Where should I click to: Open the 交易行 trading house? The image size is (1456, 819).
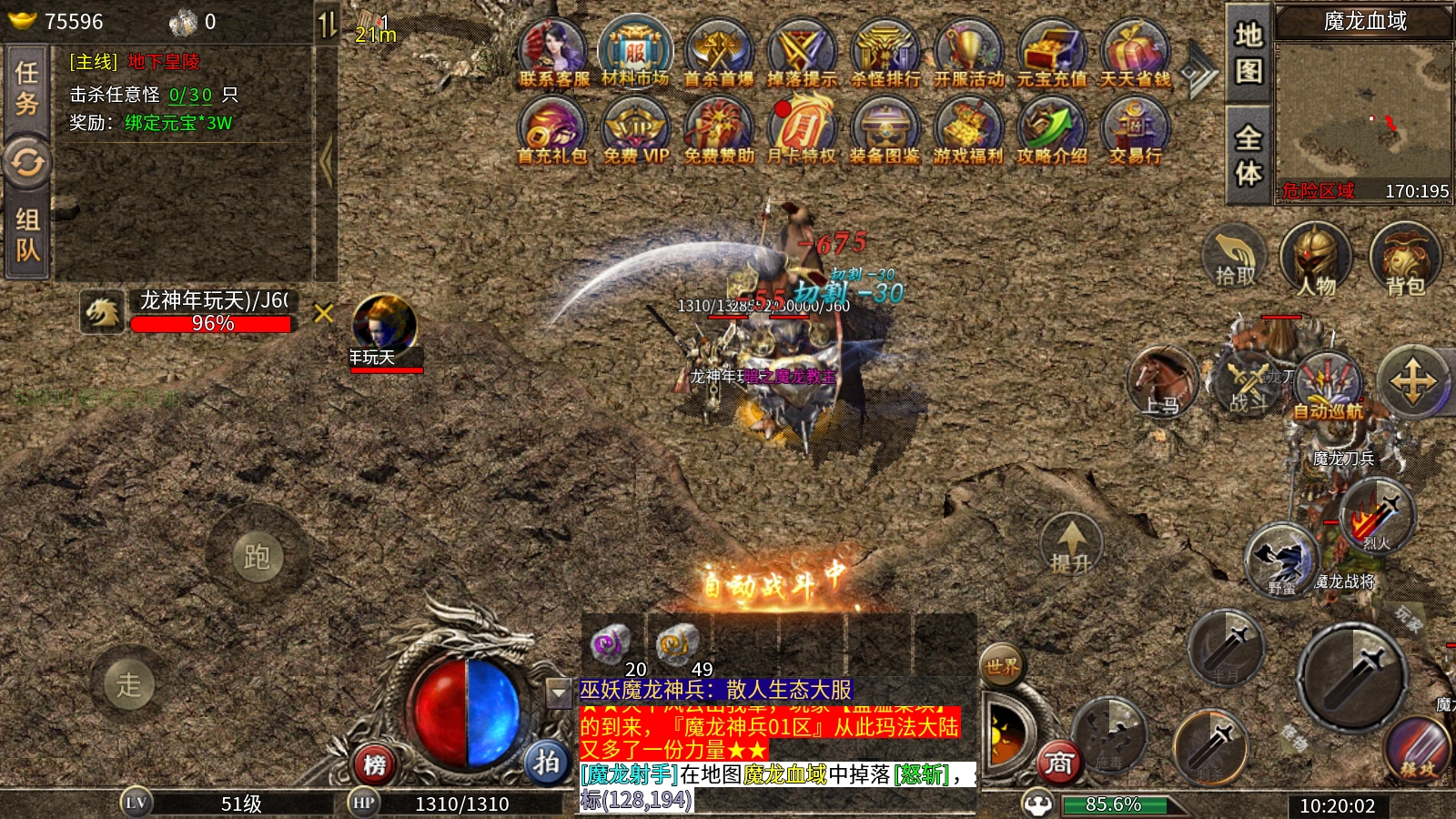pos(1135,130)
